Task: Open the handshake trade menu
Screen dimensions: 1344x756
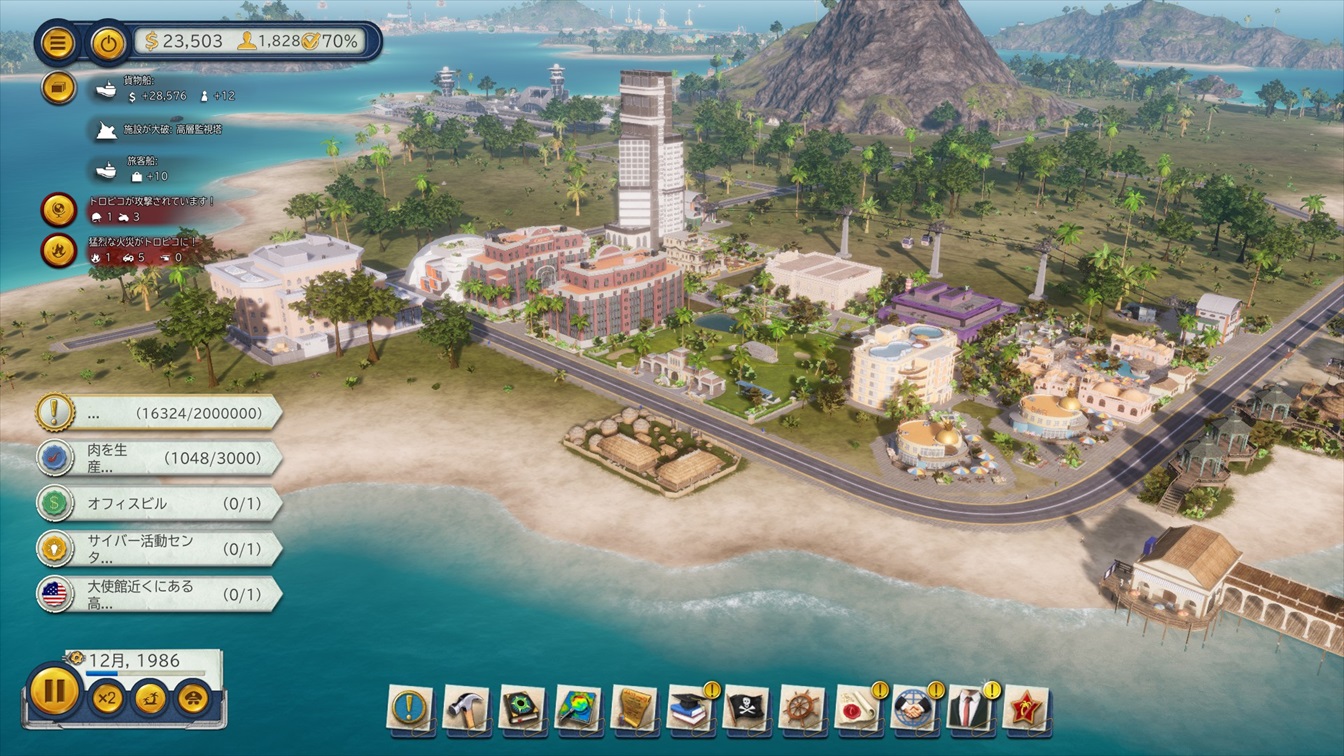Action: pyautogui.click(x=913, y=708)
